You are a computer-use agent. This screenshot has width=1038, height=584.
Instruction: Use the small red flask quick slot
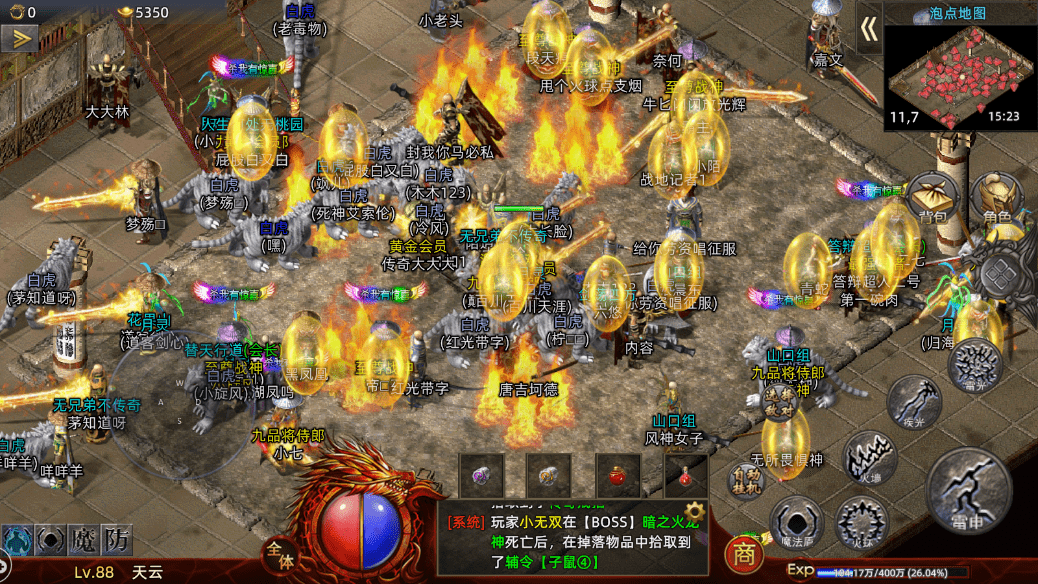coord(685,475)
